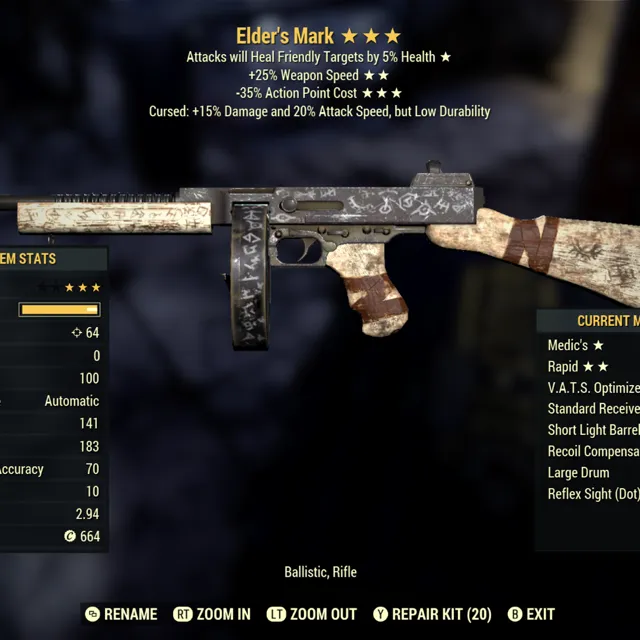This screenshot has width=640, height=640.
Task: Select Zoom In on the weapon
Action: point(212,614)
